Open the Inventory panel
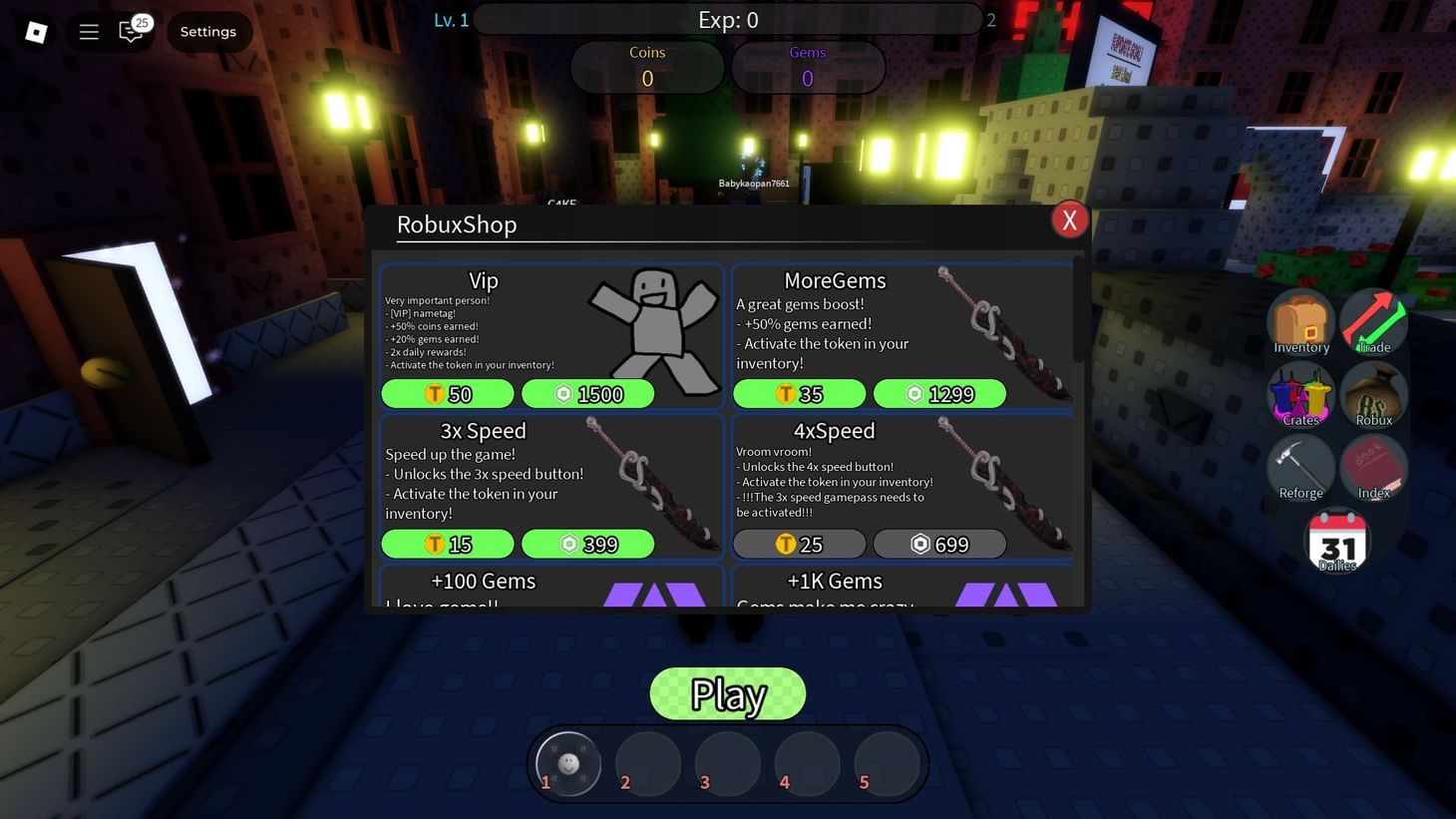Viewport: 1456px width, 819px height. click(1300, 319)
